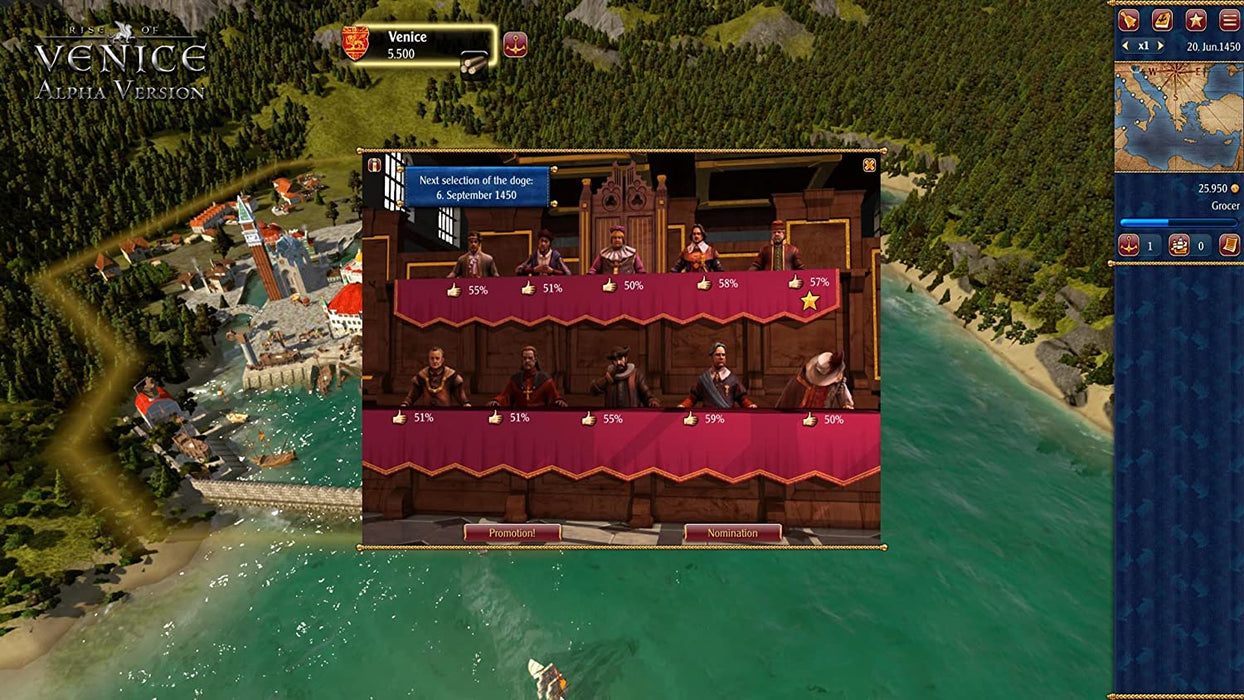Click the wood logs goods icon
The image size is (1244, 700).
474,63
